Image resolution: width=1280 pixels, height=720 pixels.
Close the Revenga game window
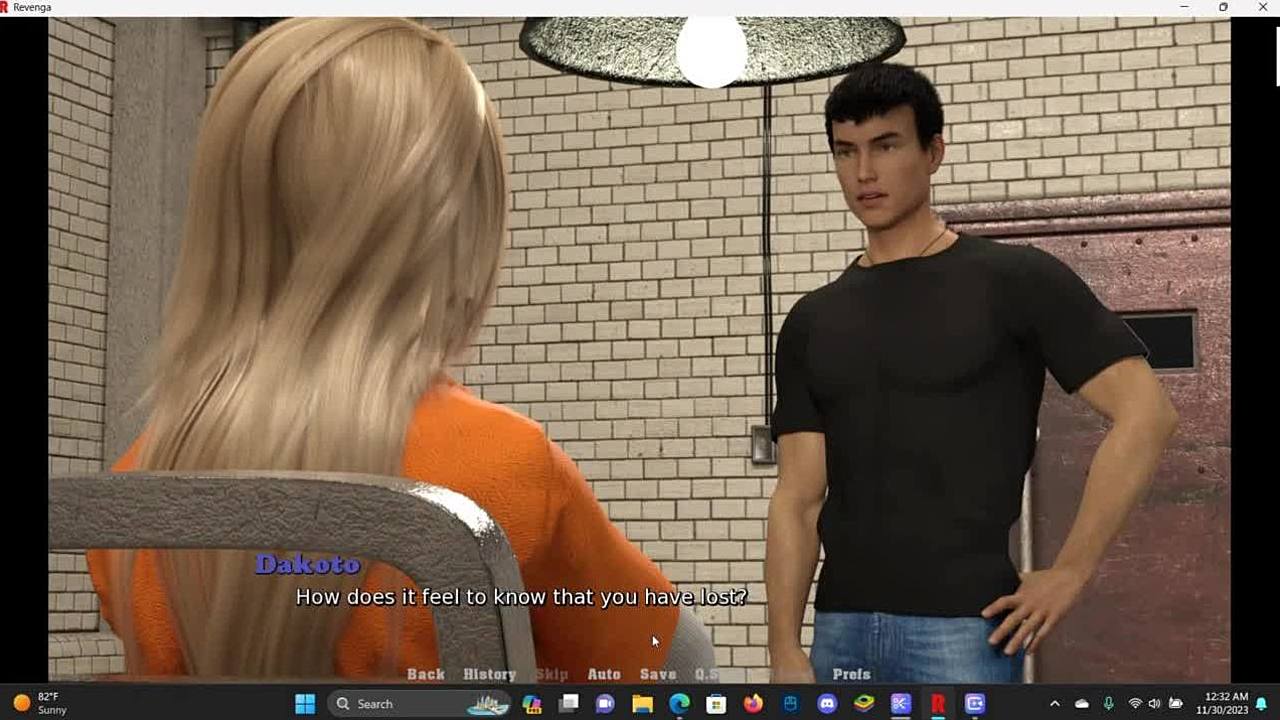click(x=1263, y=7)
